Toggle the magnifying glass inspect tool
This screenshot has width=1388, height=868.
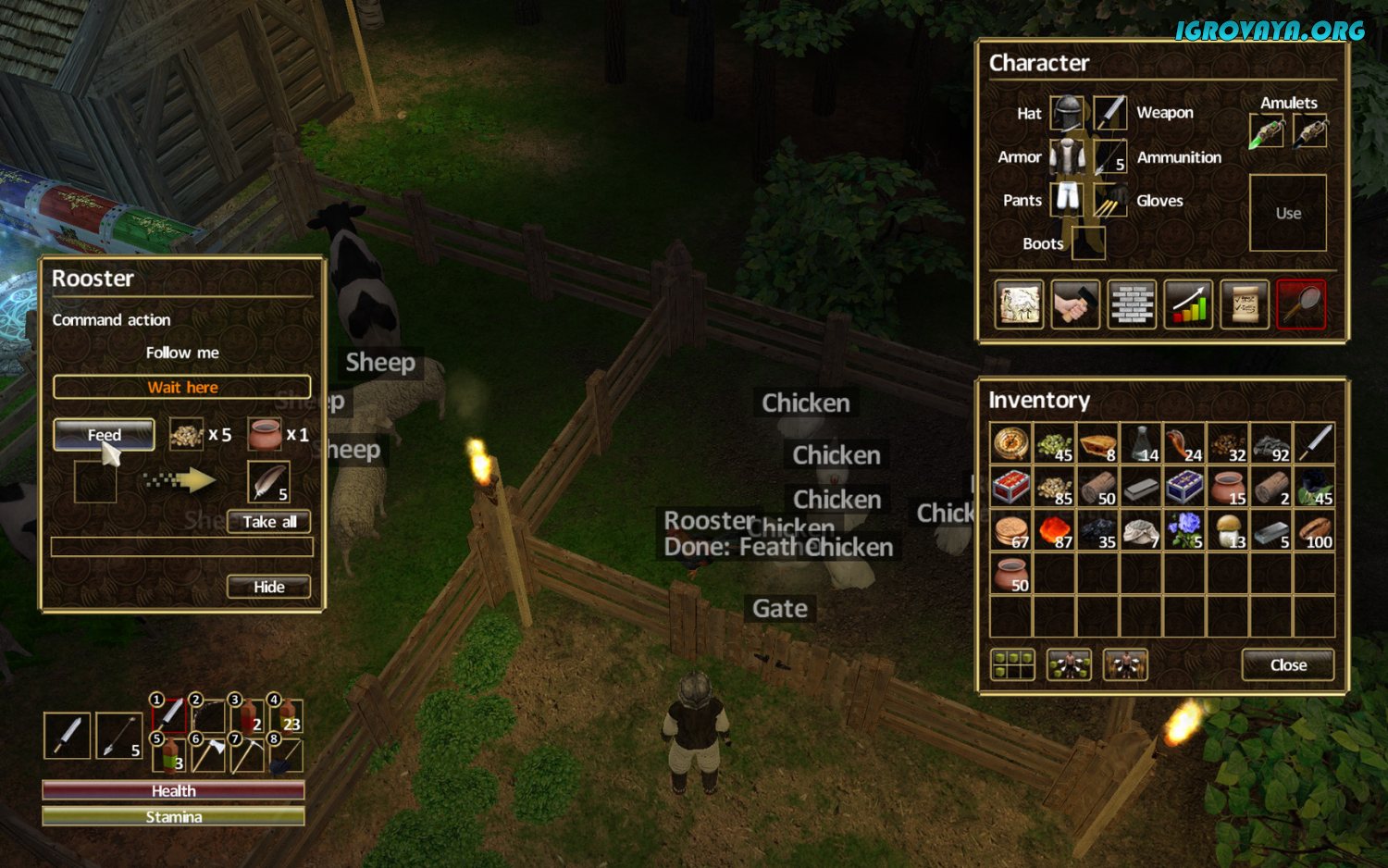[1301, 304]
